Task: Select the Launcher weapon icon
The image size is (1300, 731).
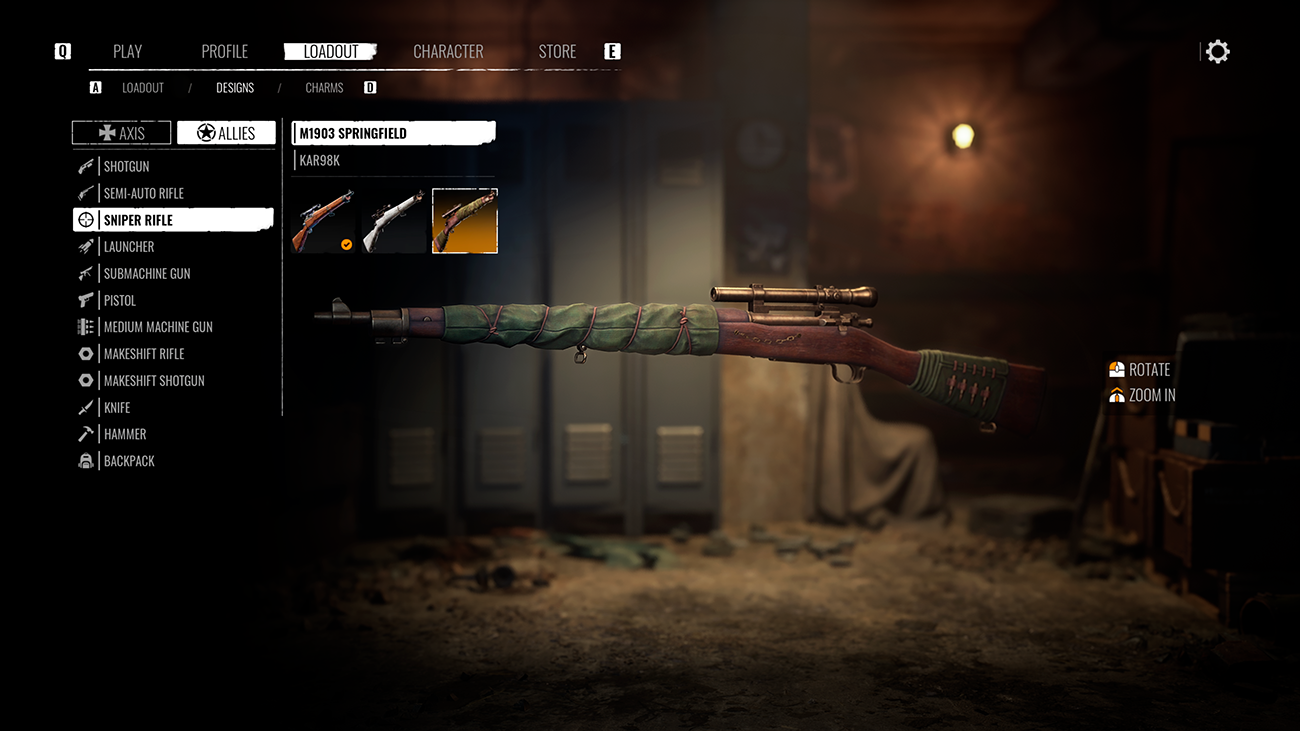Action: tap(86, 246)
